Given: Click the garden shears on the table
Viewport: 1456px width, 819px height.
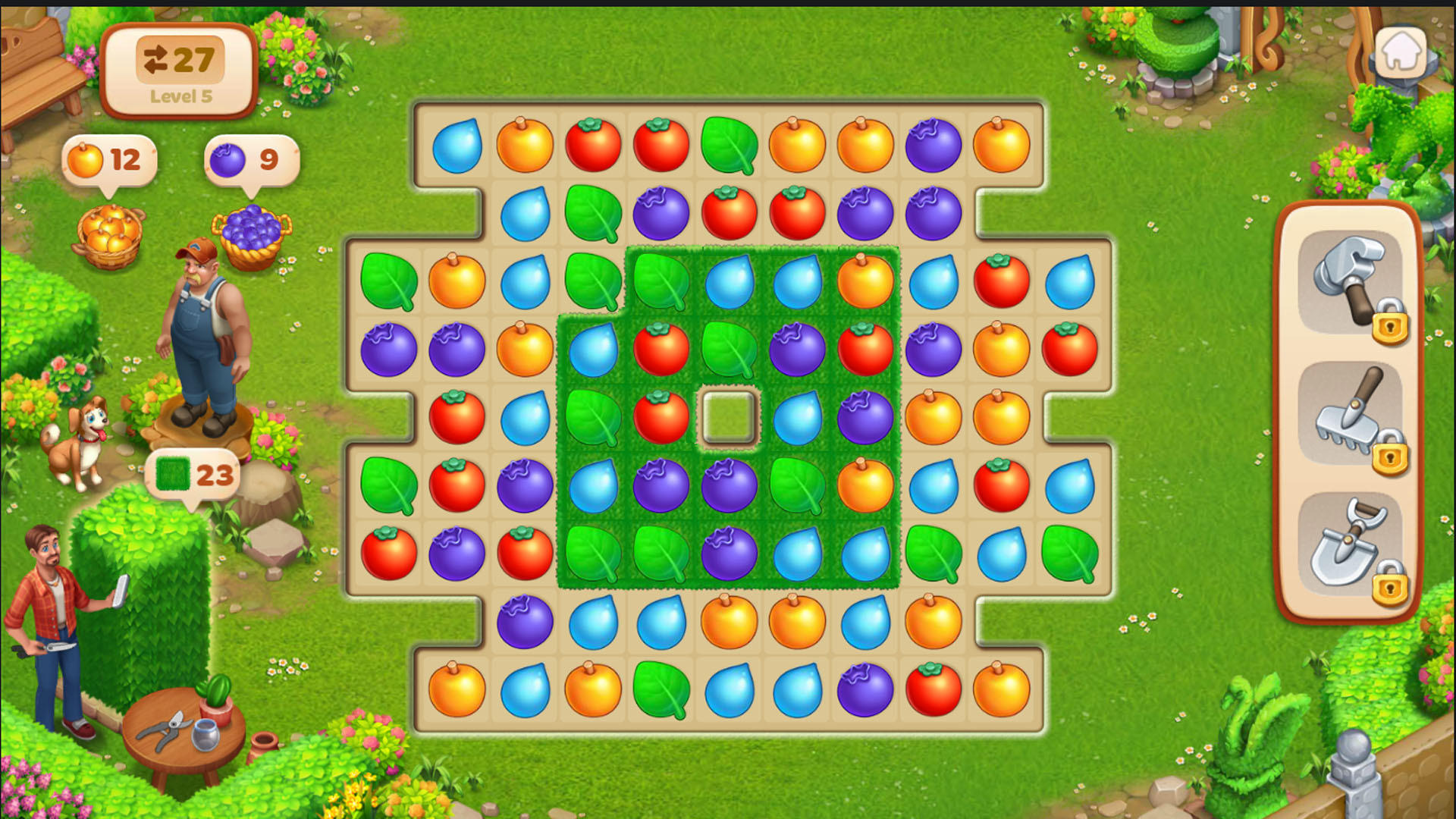Looking at the screenshot, I should pos(165,730).
